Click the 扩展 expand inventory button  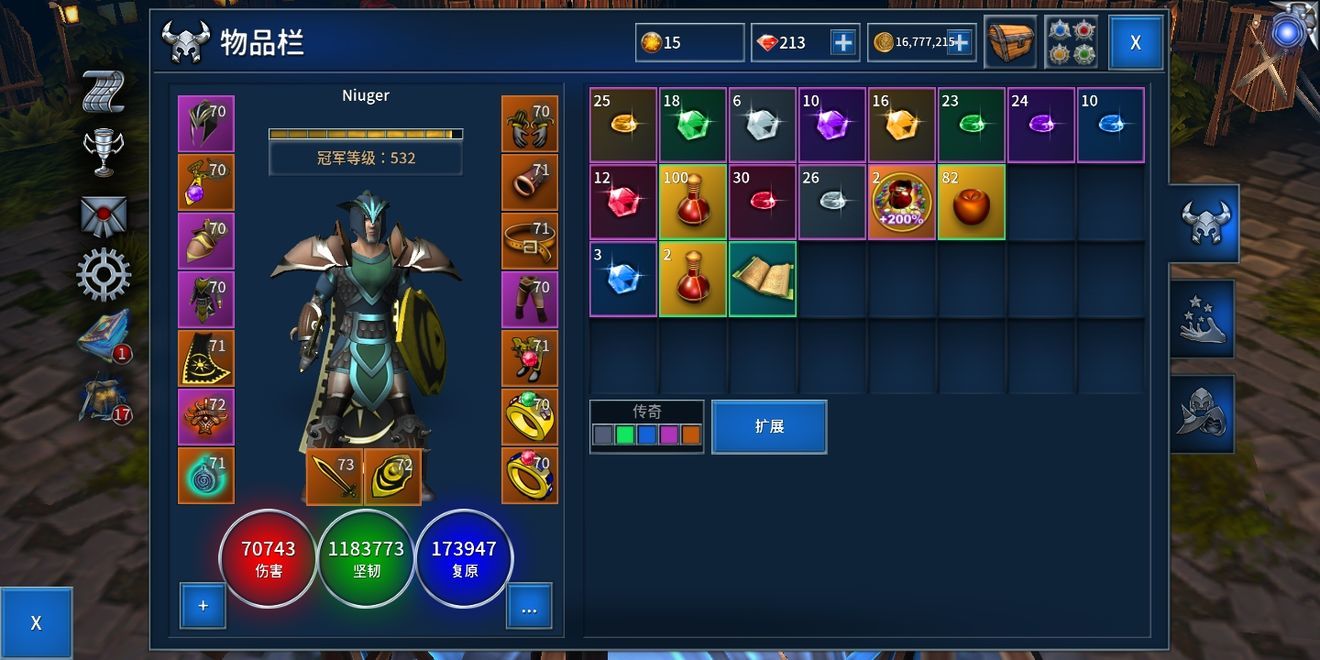(769, 427)
